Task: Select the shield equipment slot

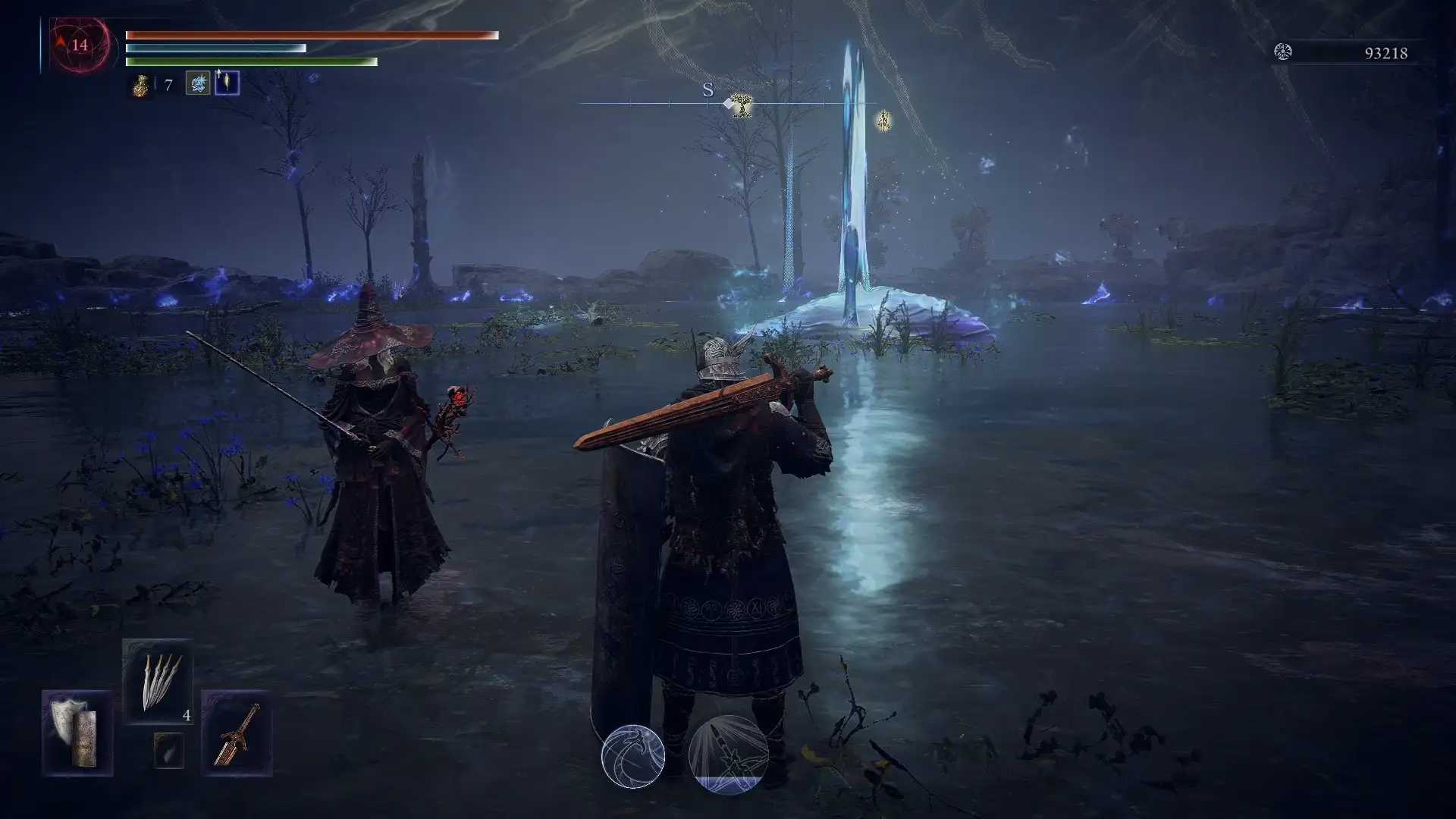Action: (x=77, y=733)
